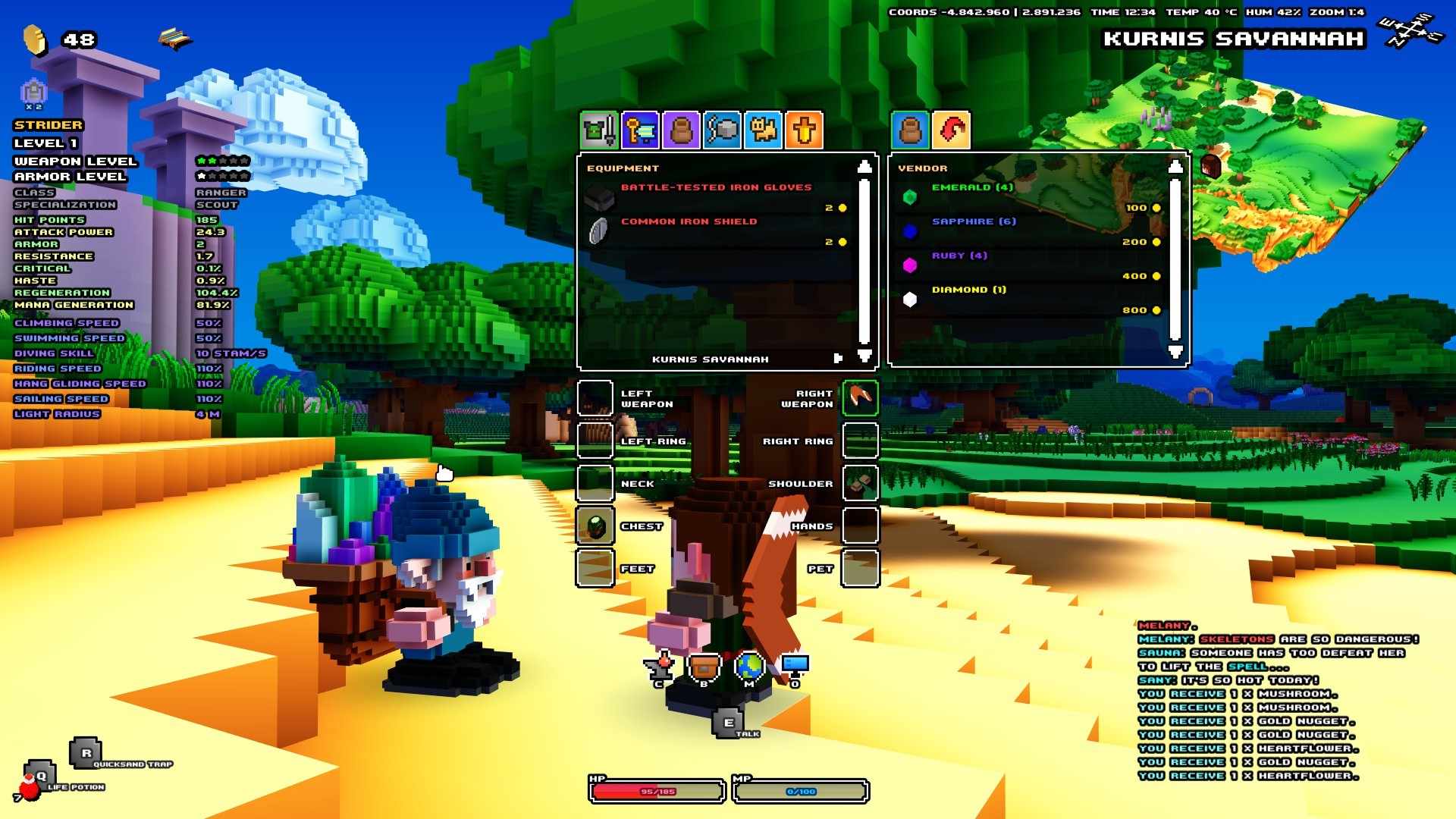Click the equipped Chest armor slot

point(595,525)
